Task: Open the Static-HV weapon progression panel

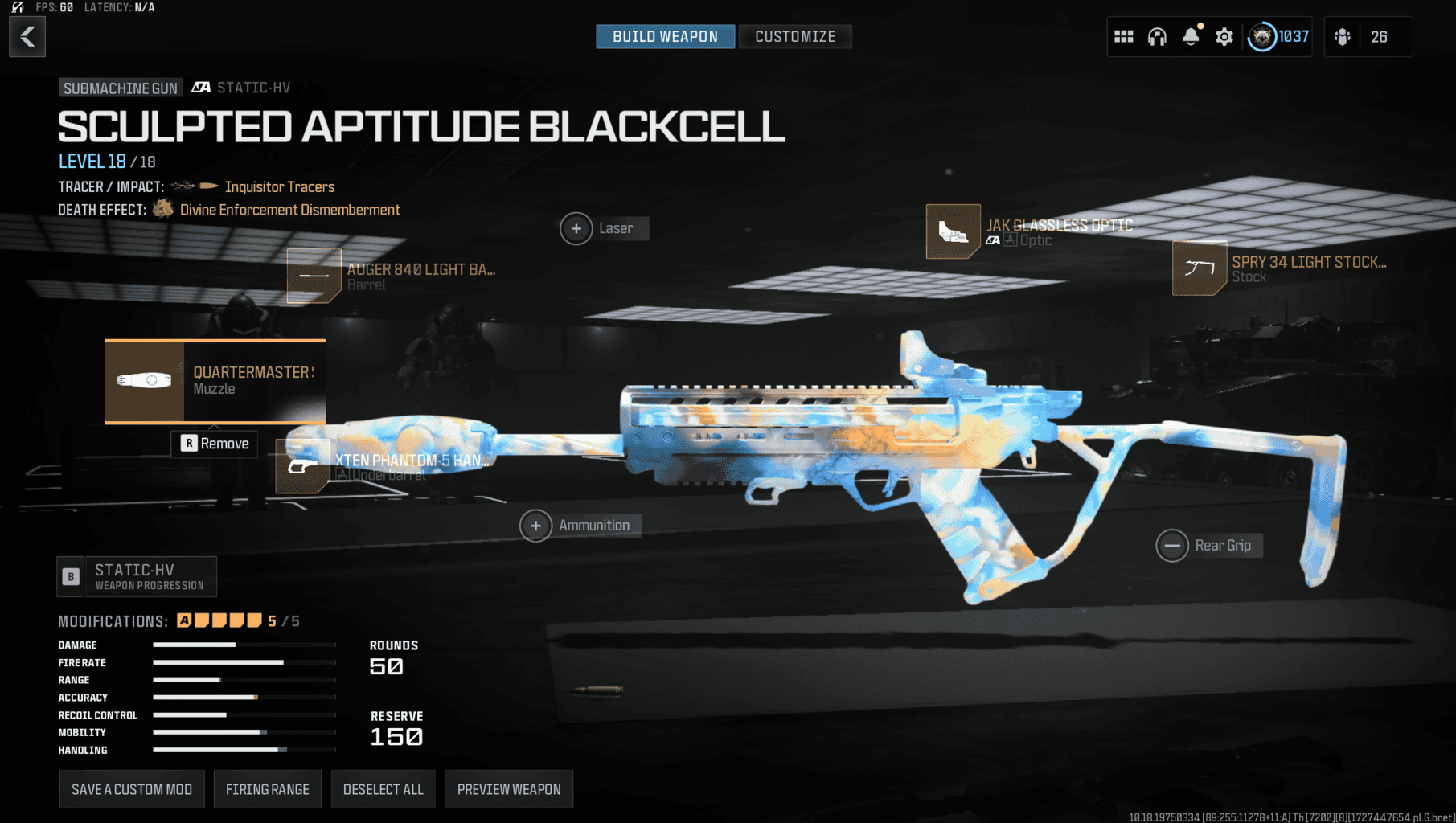Action: (x=136, y=576)
